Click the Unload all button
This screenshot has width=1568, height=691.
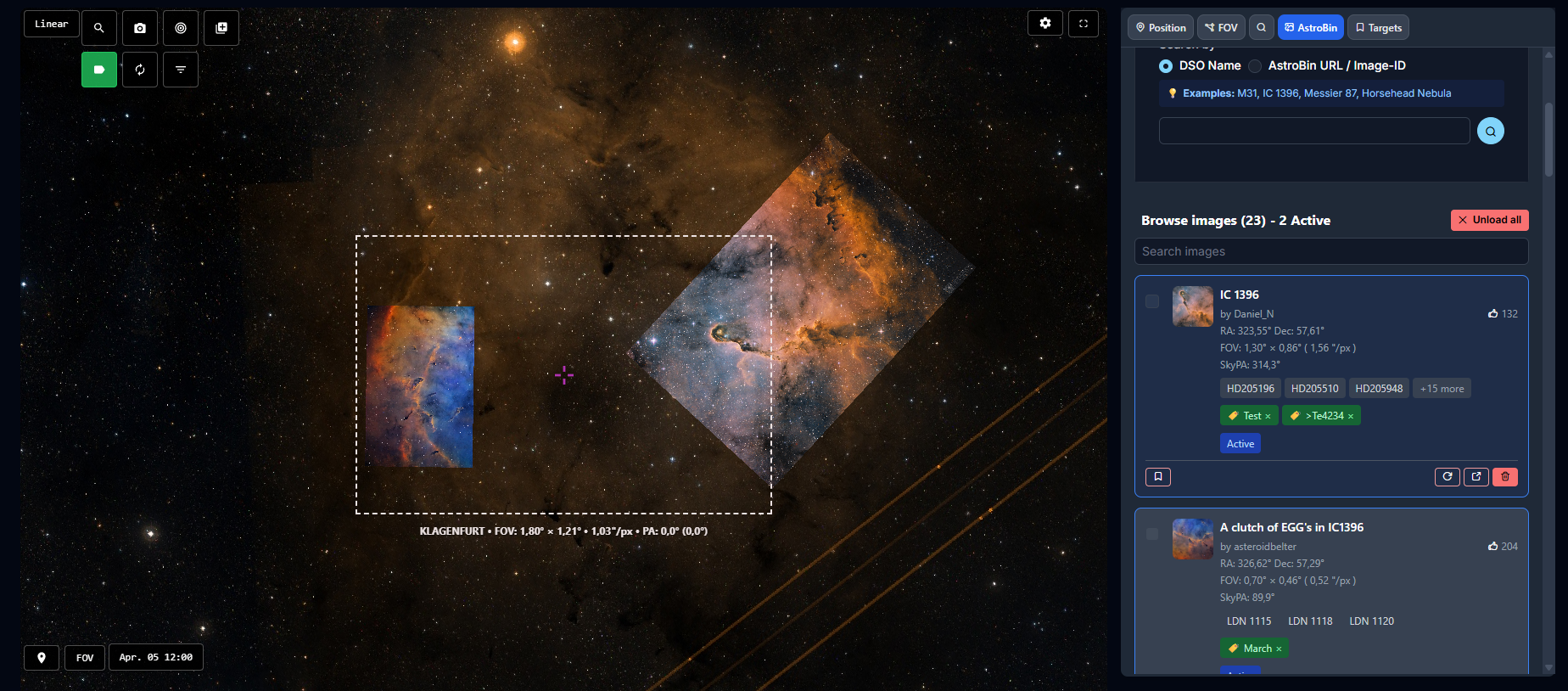1489,220
